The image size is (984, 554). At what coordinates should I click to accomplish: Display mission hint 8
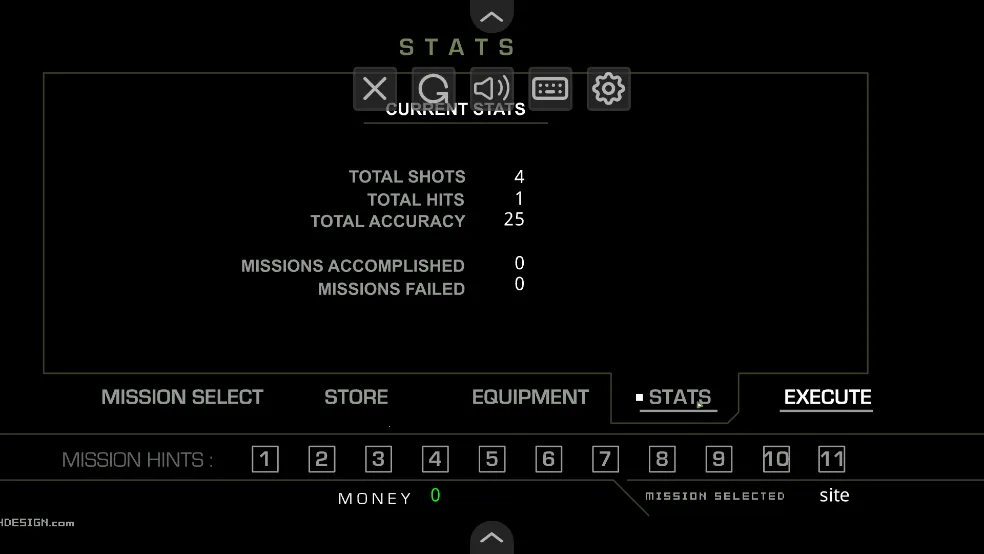coord(661,459)
